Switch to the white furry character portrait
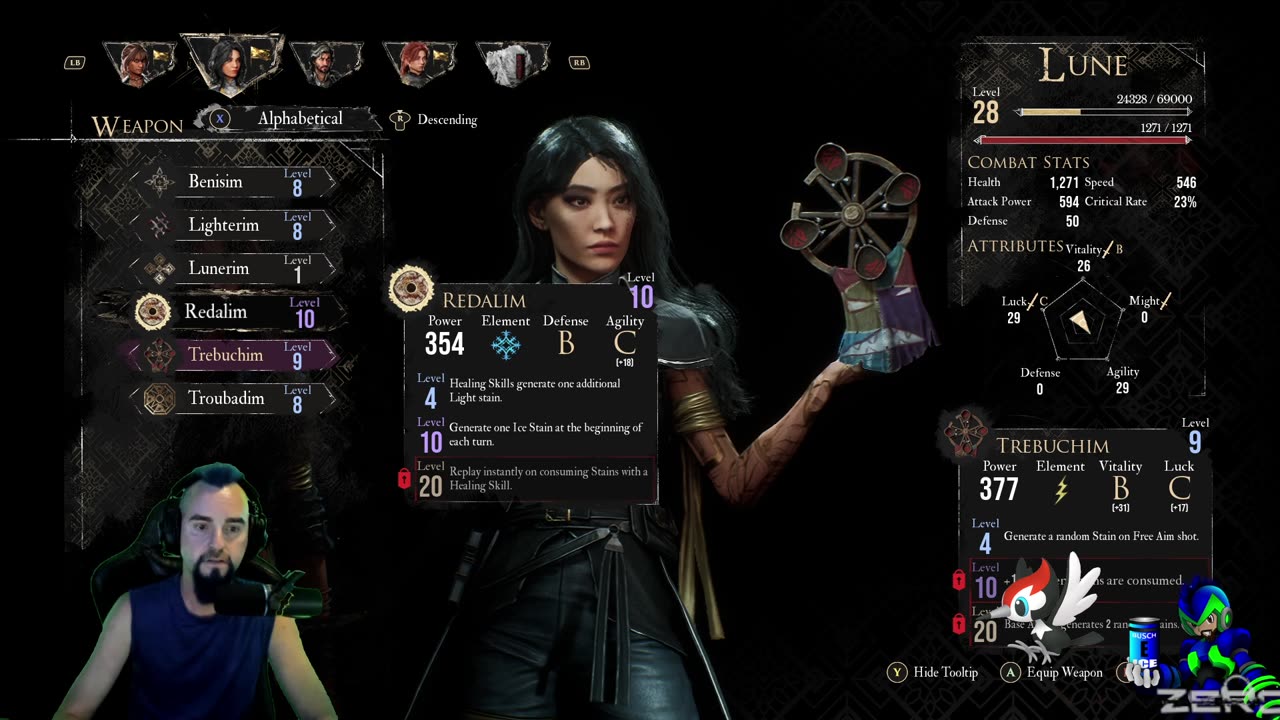The image size is (1280, 720). point(511,62)
